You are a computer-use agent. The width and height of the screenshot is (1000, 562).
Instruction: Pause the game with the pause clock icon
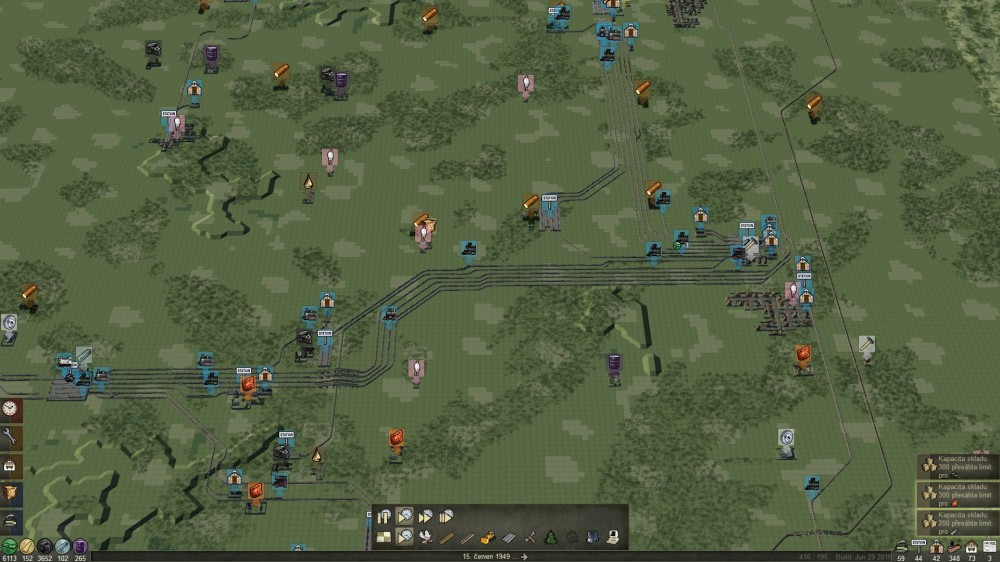386,516
